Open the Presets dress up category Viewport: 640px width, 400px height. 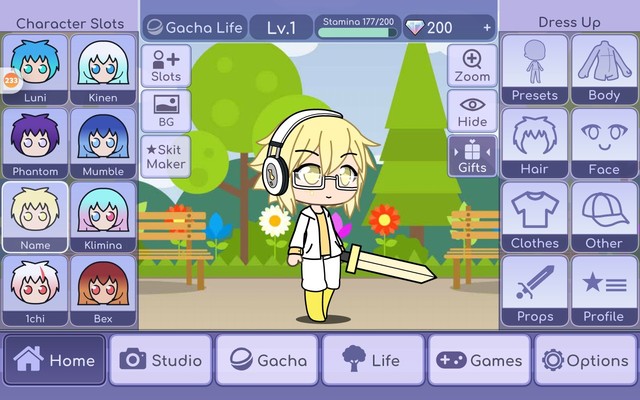[534, 70]
